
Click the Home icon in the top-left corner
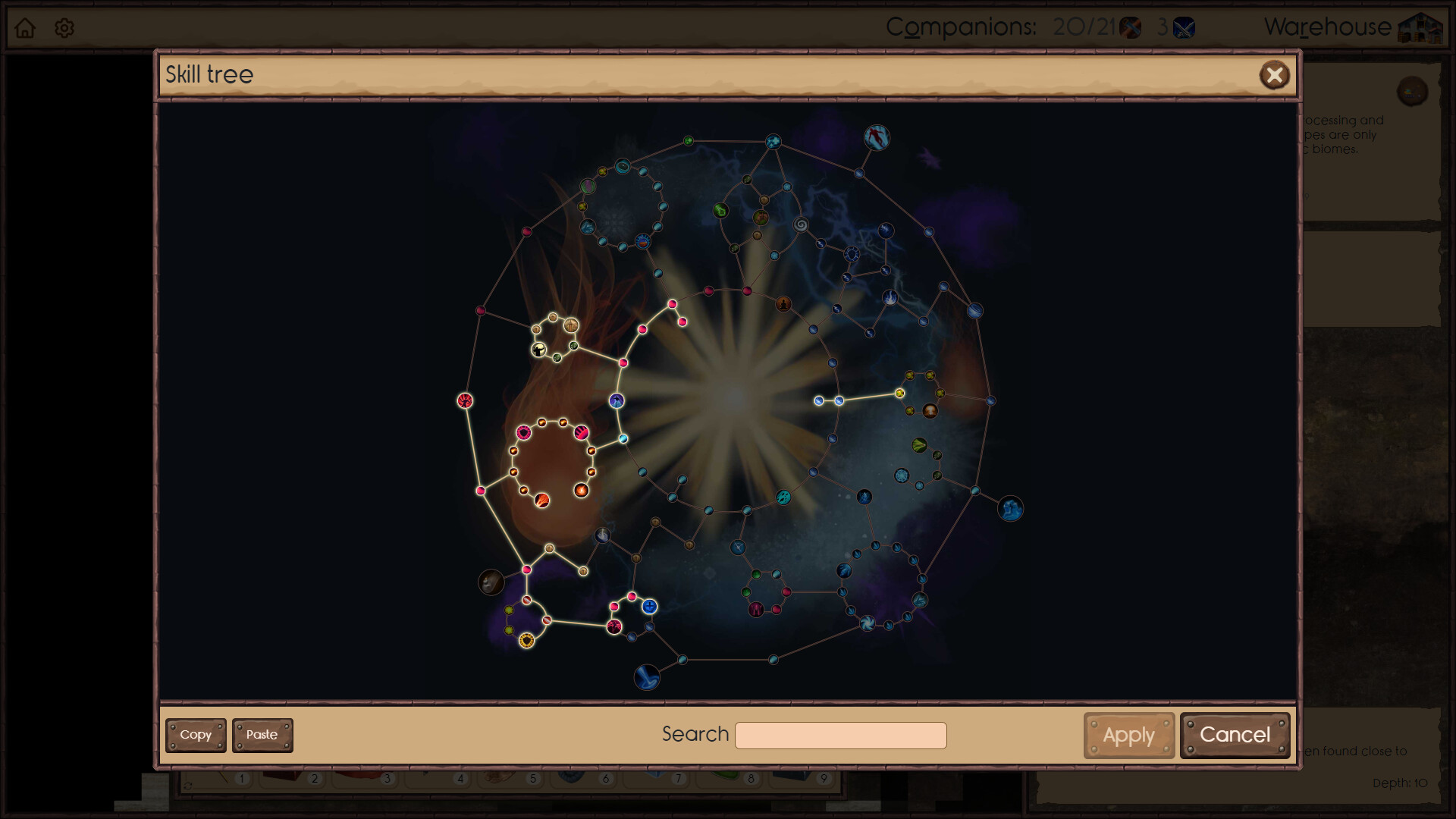coord(26,27)
